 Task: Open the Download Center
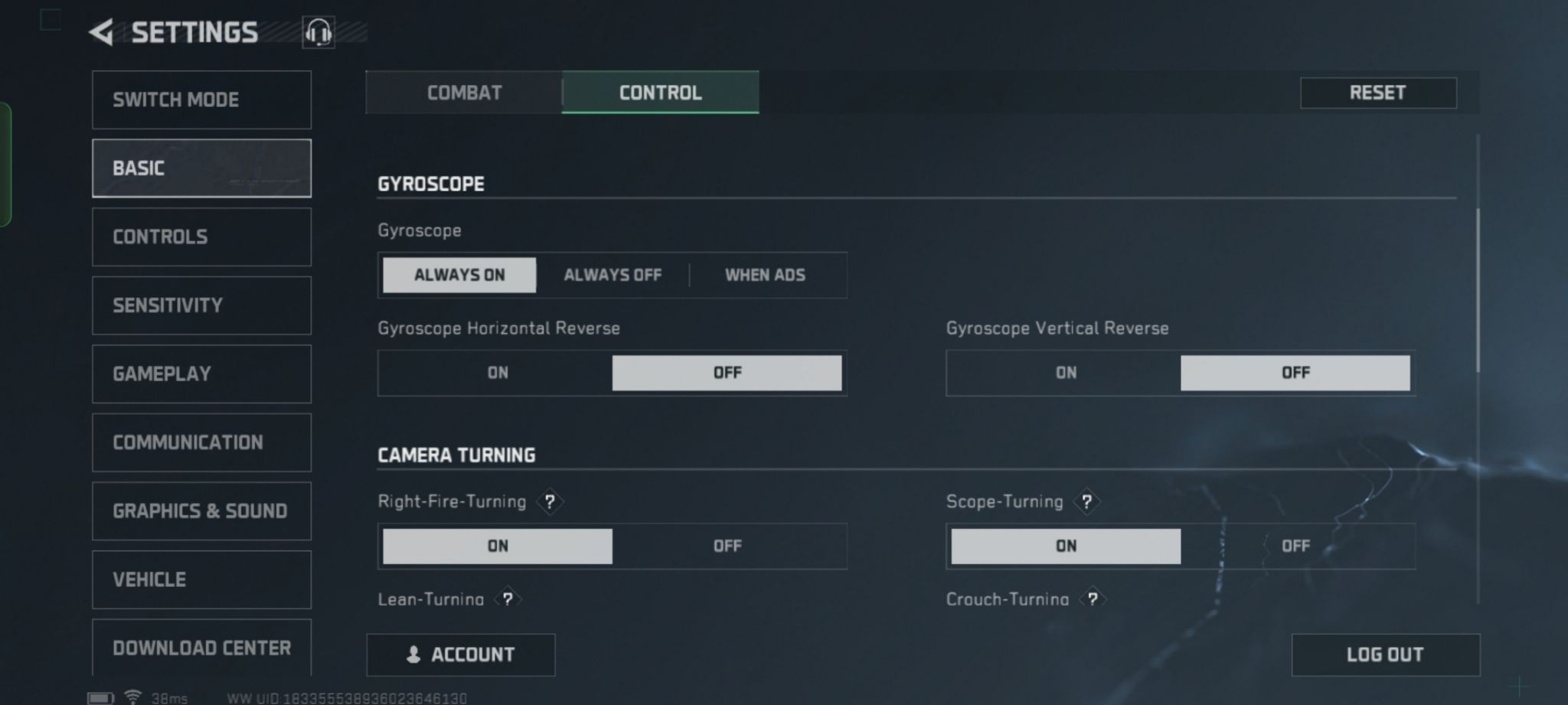coord(201,648)
